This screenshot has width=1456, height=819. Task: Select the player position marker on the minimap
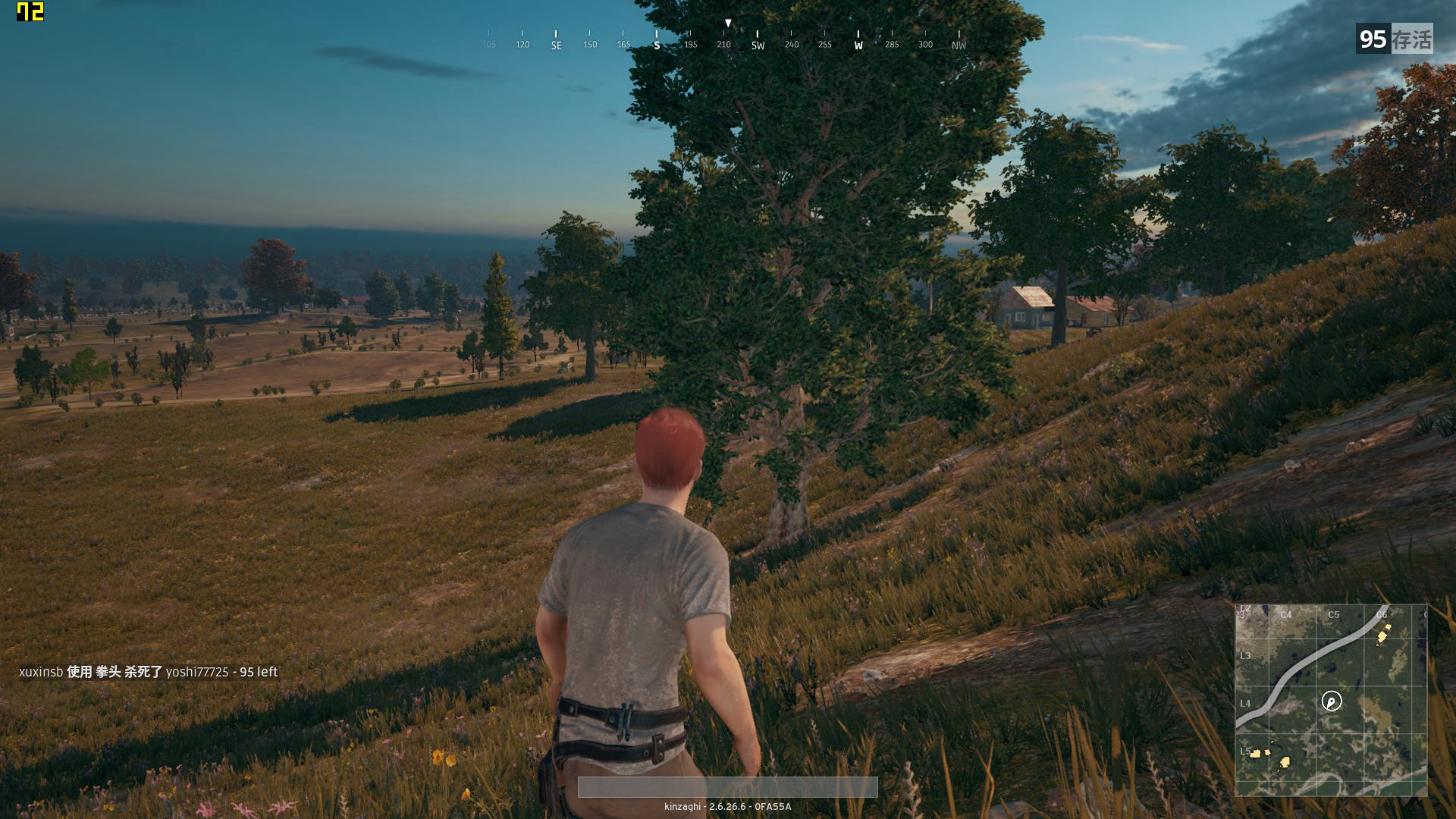[x=1332, y=701]
